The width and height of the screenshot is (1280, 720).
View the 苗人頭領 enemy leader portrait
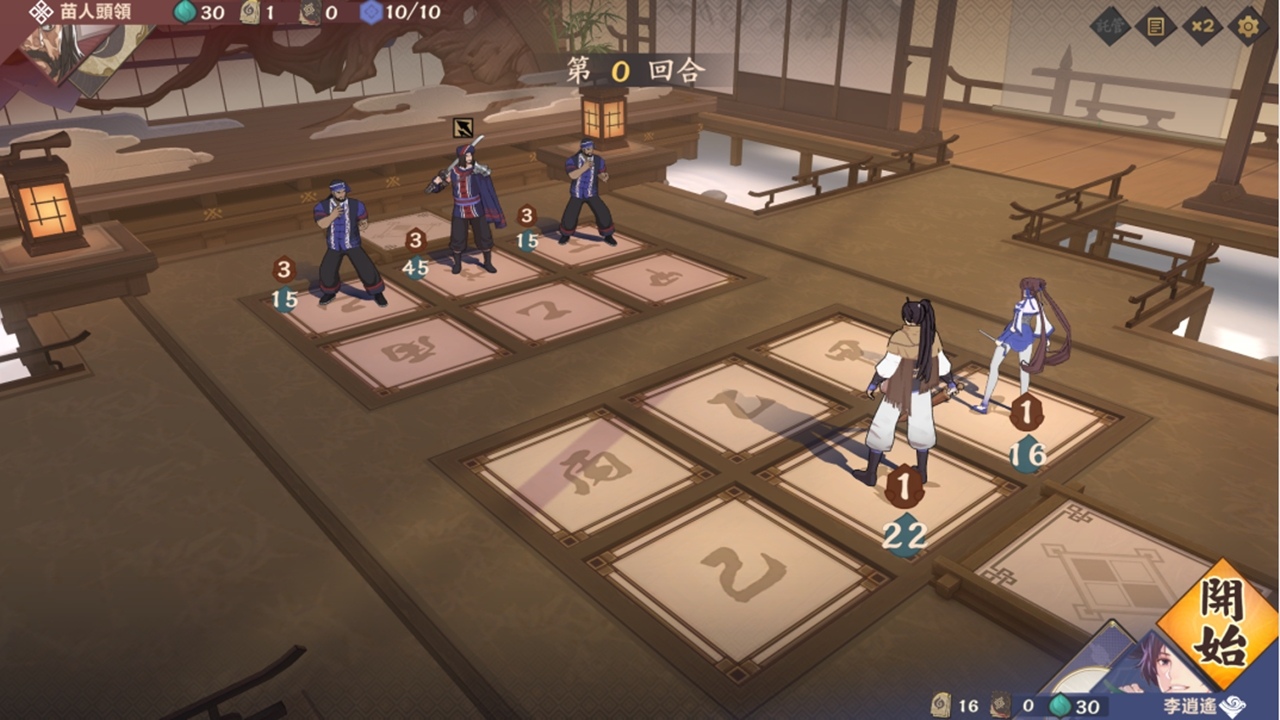[75, 55]
